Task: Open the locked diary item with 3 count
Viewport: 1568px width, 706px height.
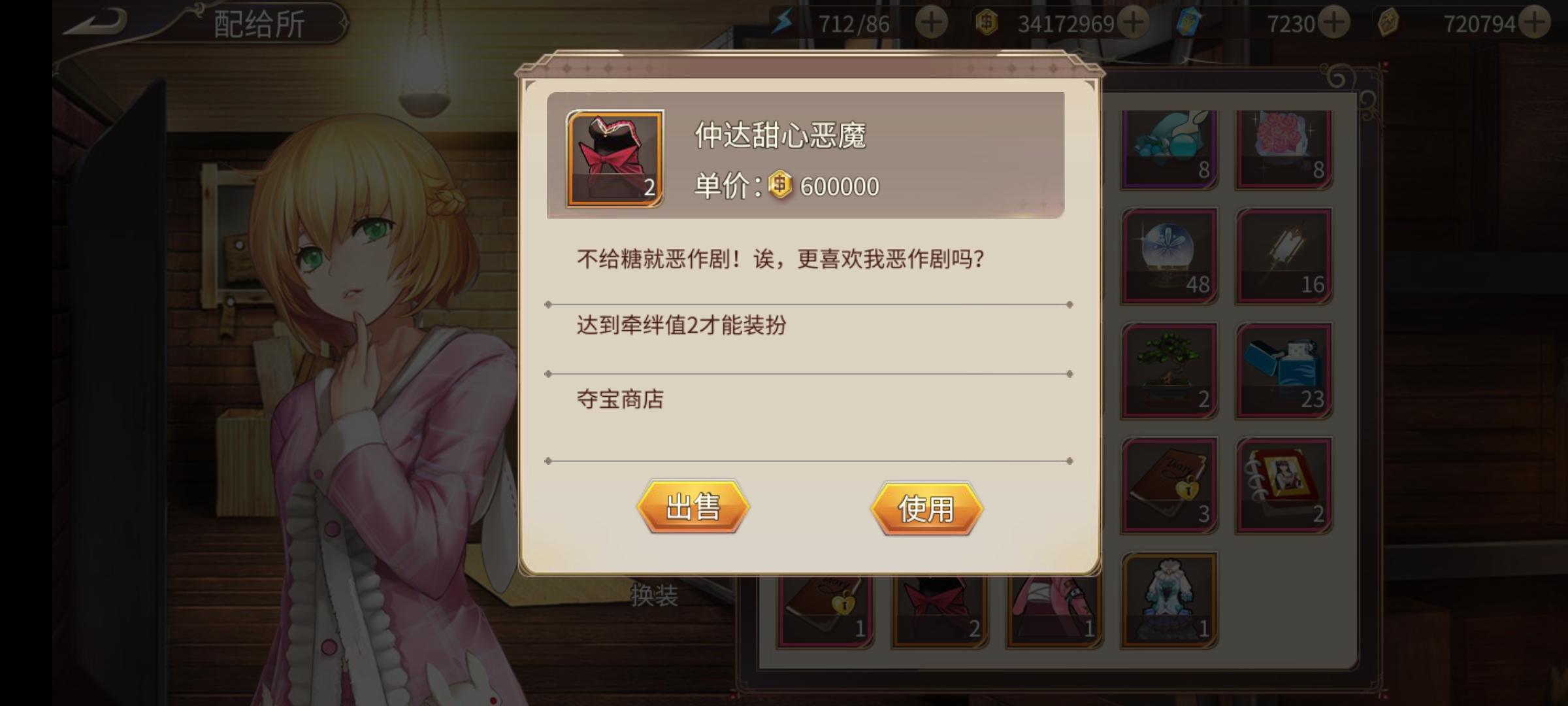Action: point(1168,484)
